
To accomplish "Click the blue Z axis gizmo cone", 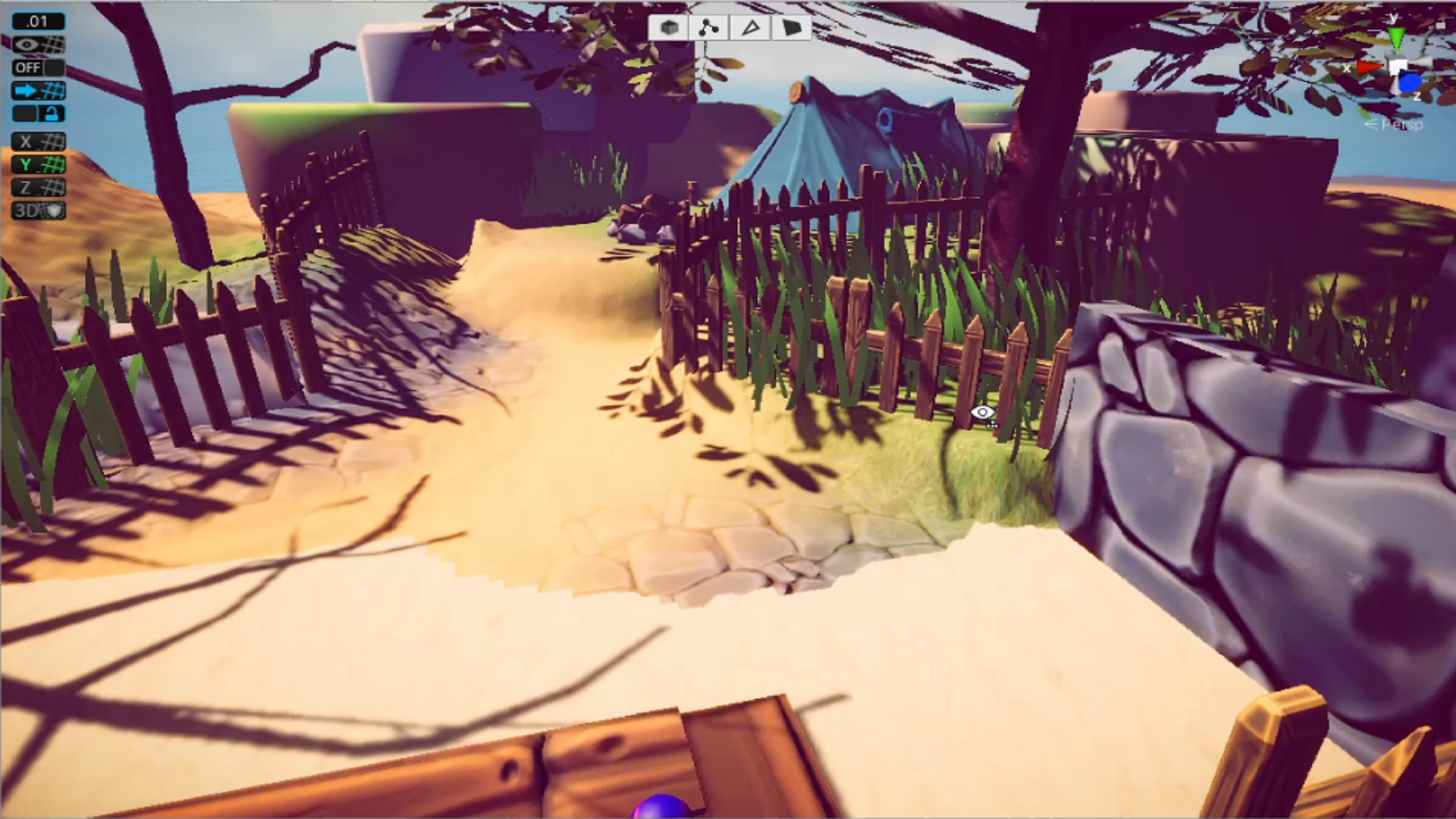I will click(x=1410, y=84).
